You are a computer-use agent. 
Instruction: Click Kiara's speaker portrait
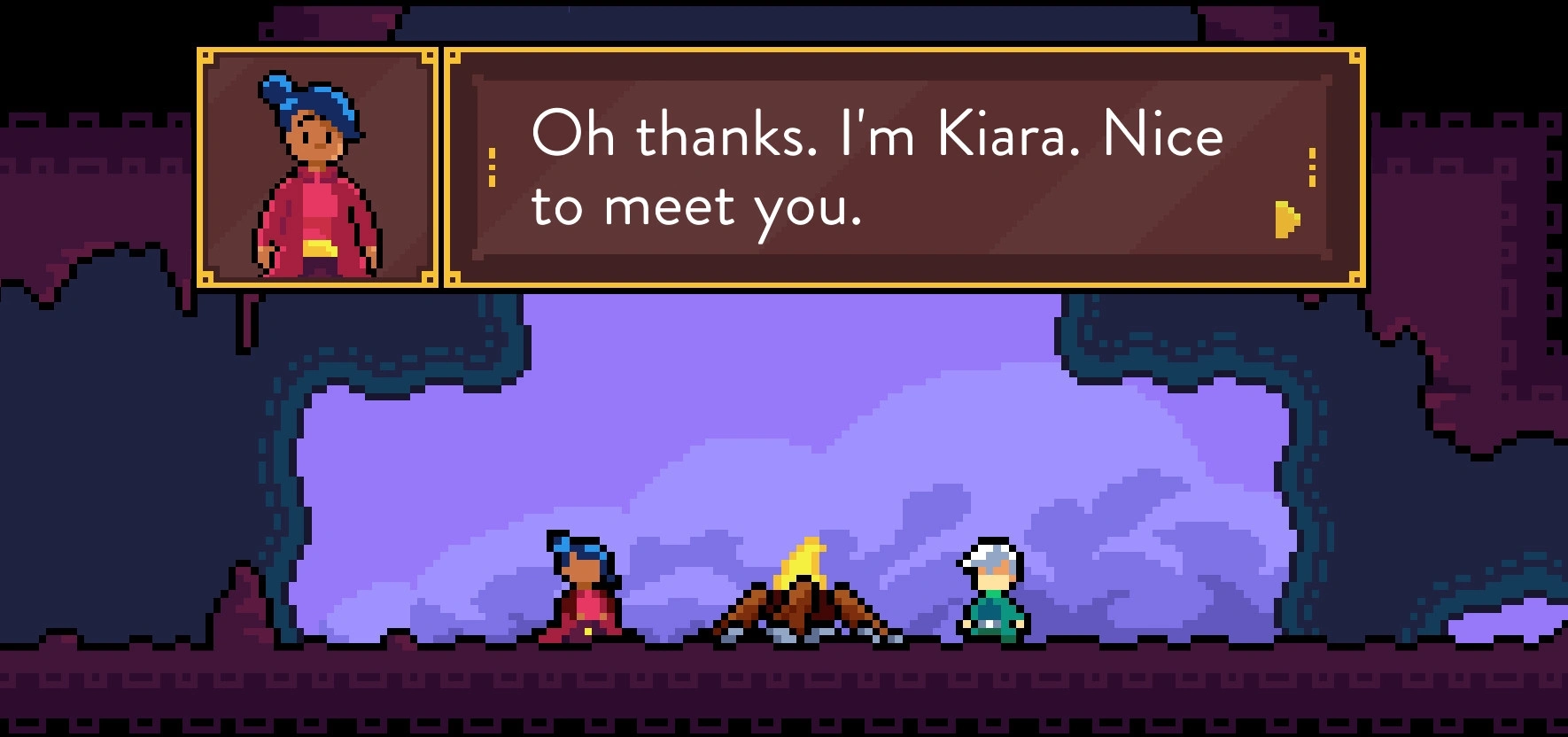[317, 167]
